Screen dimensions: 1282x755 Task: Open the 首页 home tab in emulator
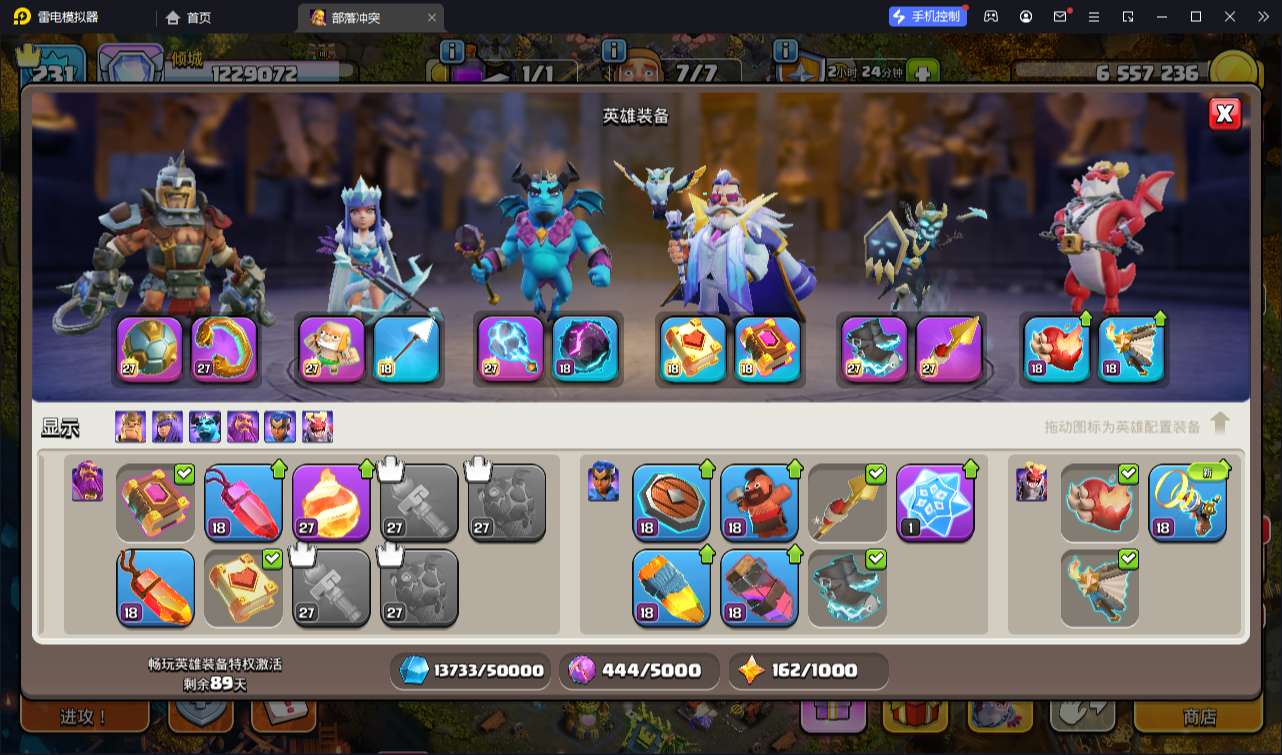point(189,17)
